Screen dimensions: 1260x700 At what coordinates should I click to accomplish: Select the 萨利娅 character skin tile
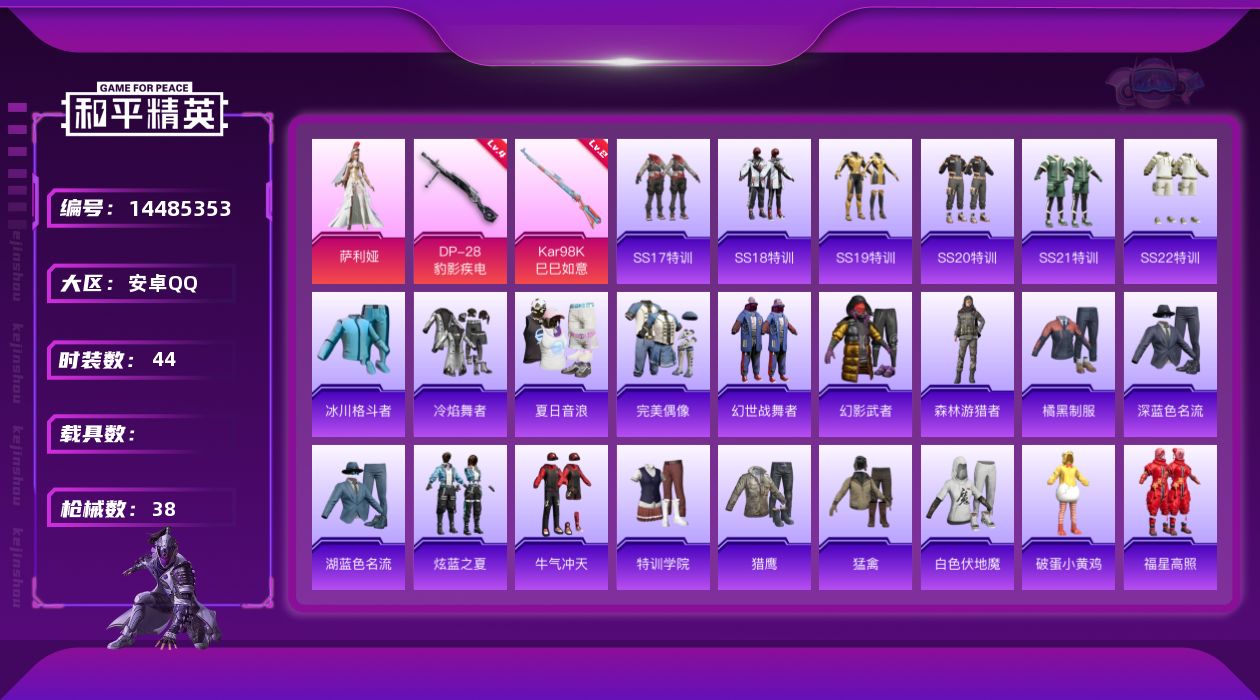(x=358, y=210)
